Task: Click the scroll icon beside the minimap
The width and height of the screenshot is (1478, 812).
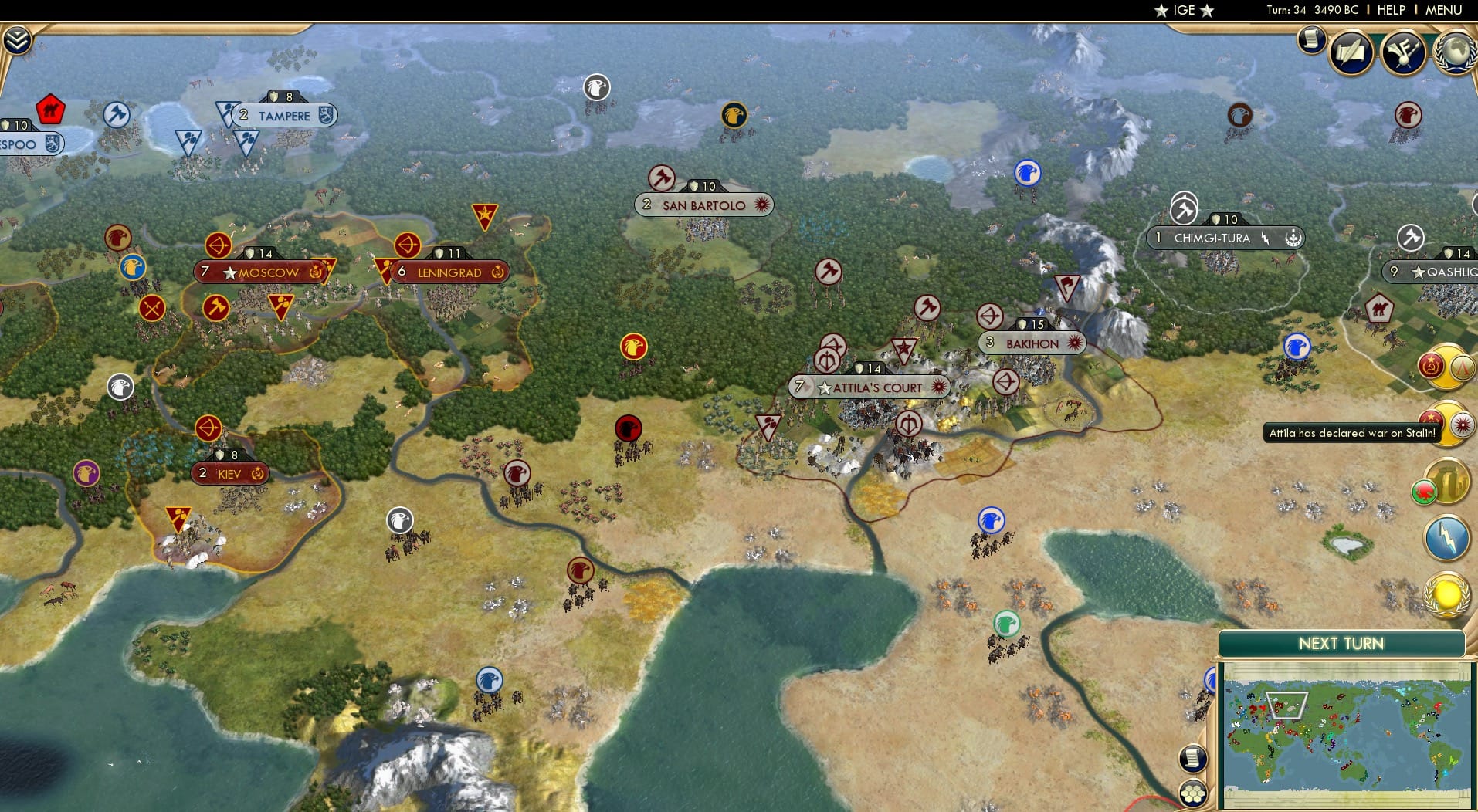Action: pyautogui.click(x=1193, y=760)
